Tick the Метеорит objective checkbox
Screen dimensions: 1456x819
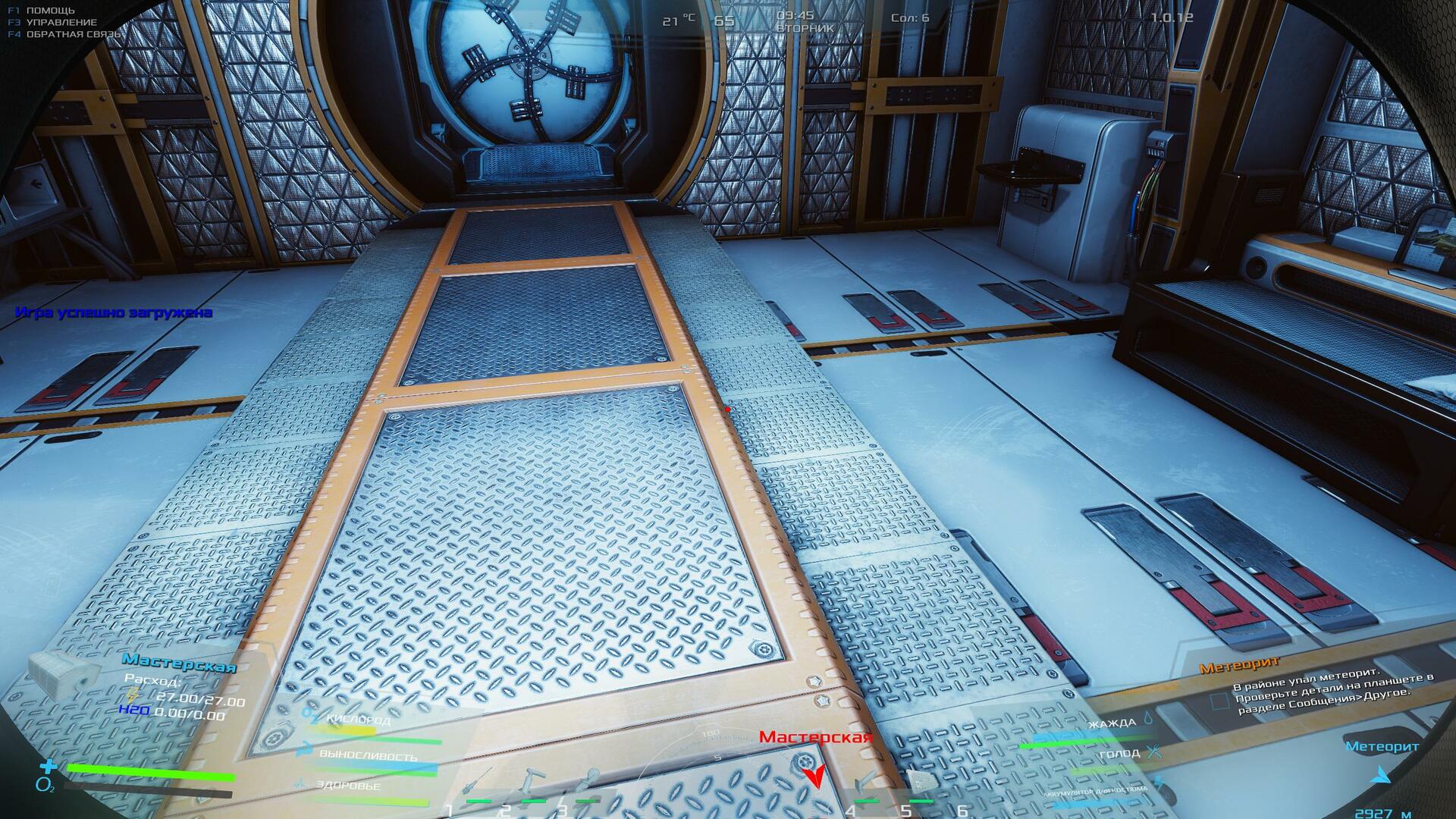pos(1219,701)
